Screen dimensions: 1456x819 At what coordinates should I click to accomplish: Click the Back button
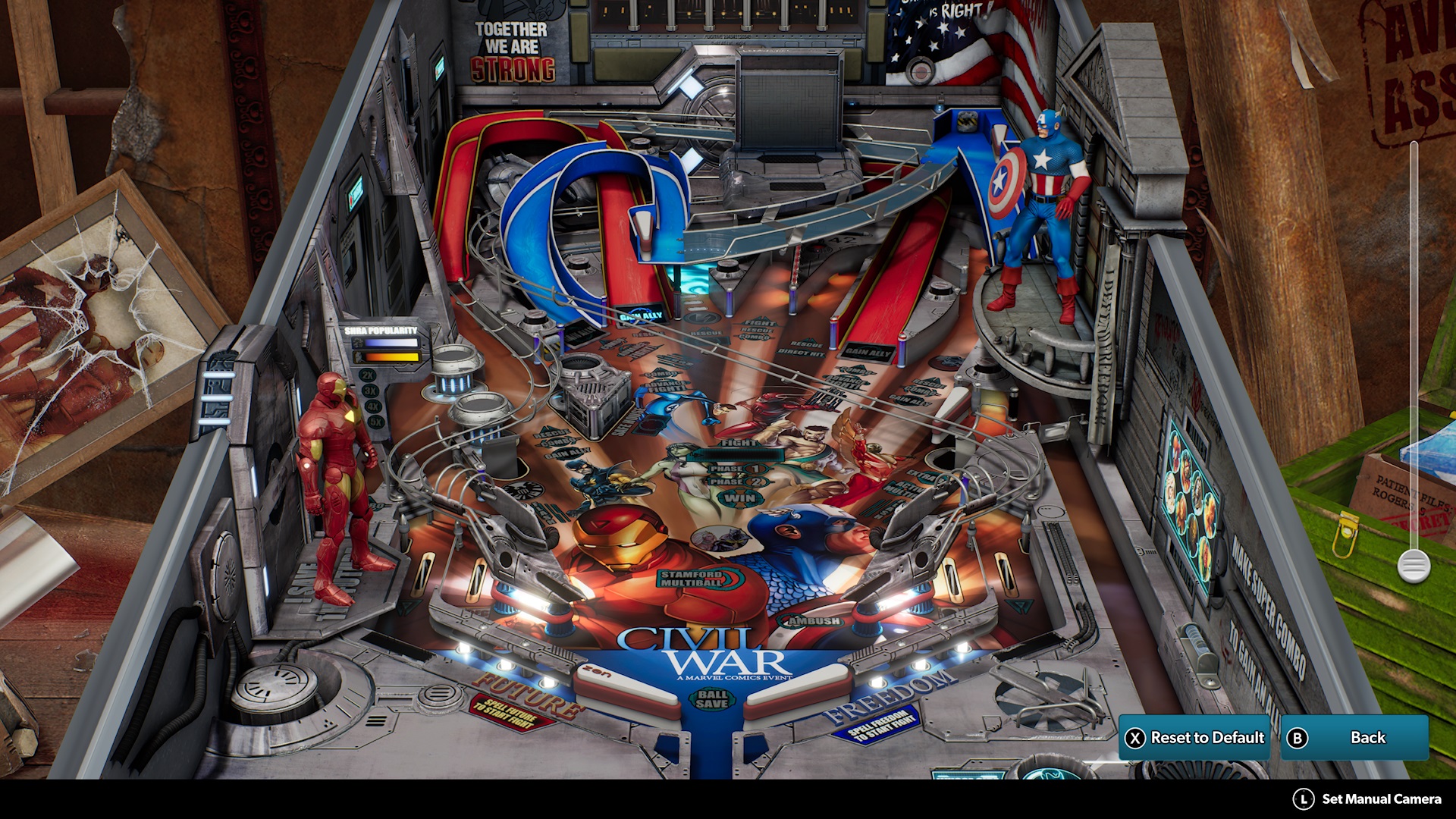tap(1356, 736)
